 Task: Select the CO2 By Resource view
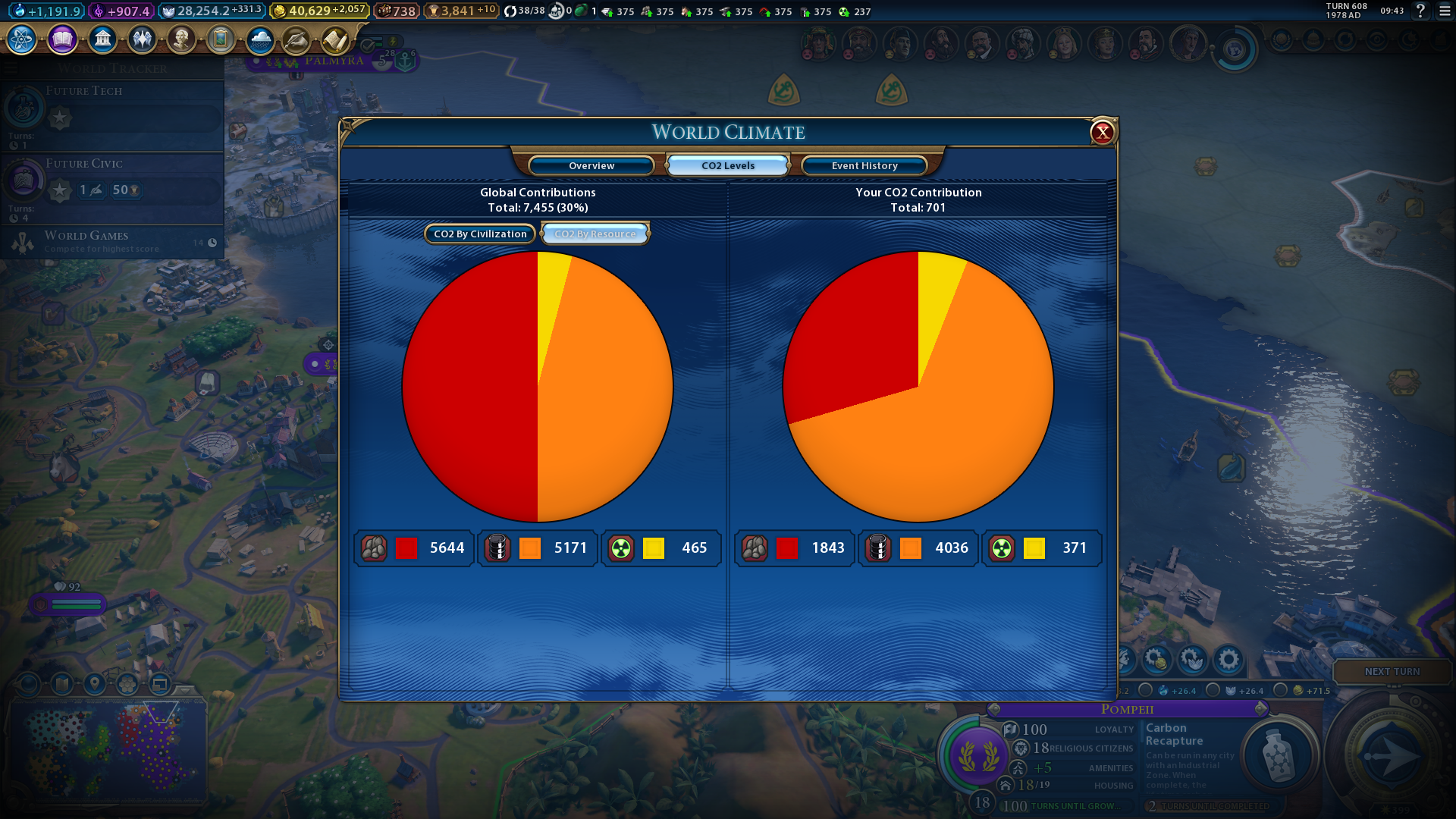pyautogui.click(x=595, y=234)
